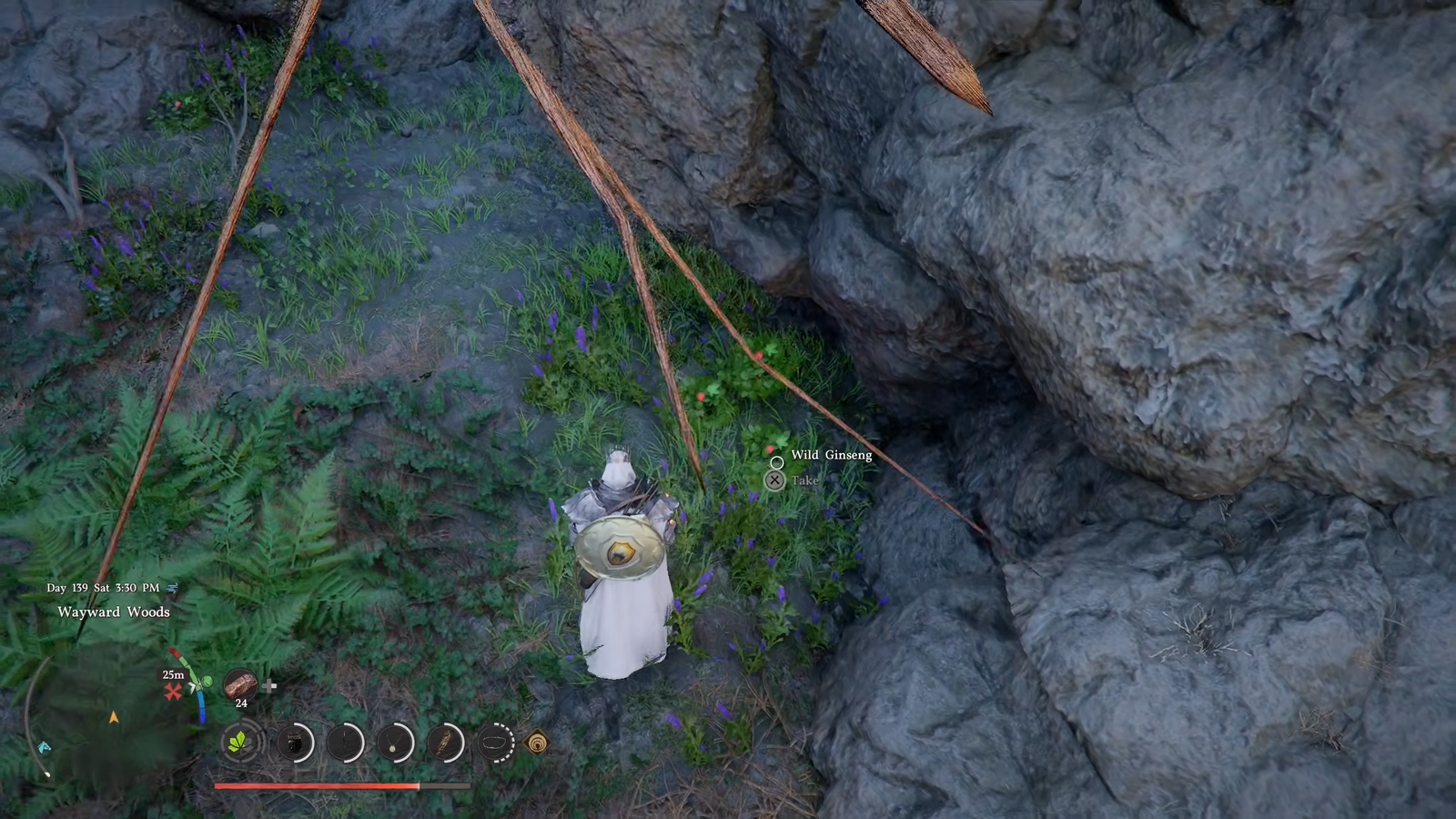The image size is (1456, 819).
Task: Use the meat food item slot
Action: coord(241,683)
